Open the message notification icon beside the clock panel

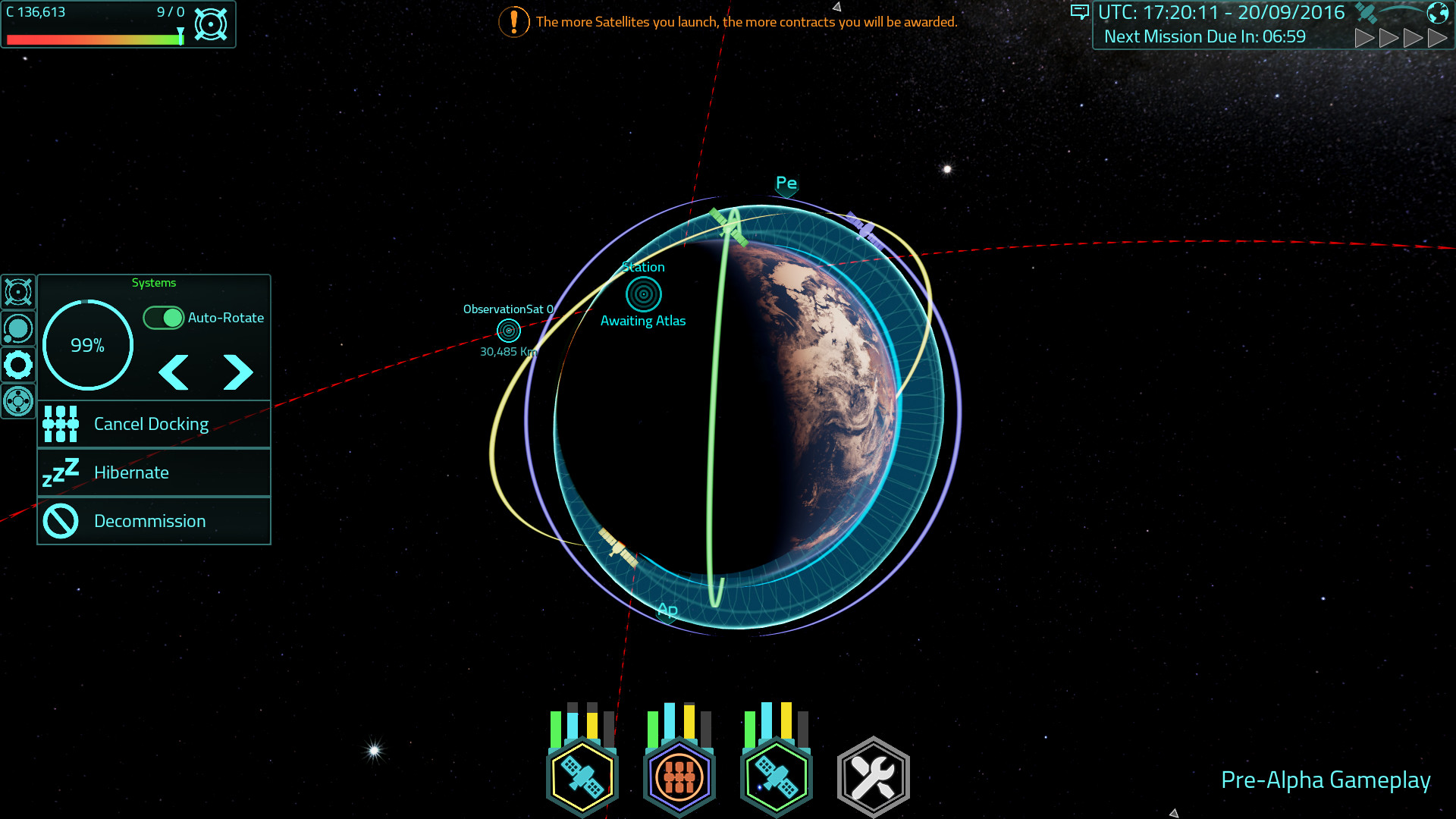click(x=1080, y=12)
